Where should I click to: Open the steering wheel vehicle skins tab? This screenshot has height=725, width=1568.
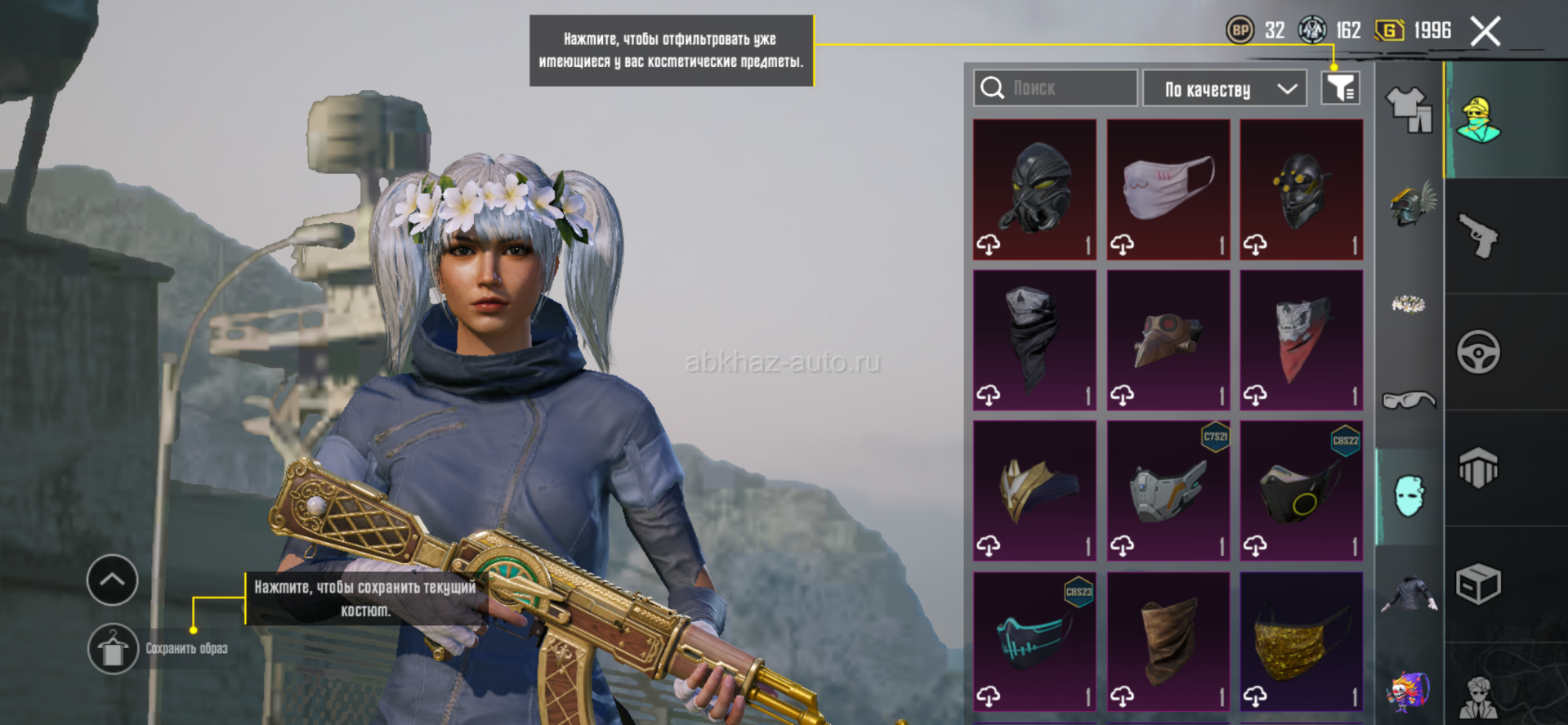click(1478, 352)
